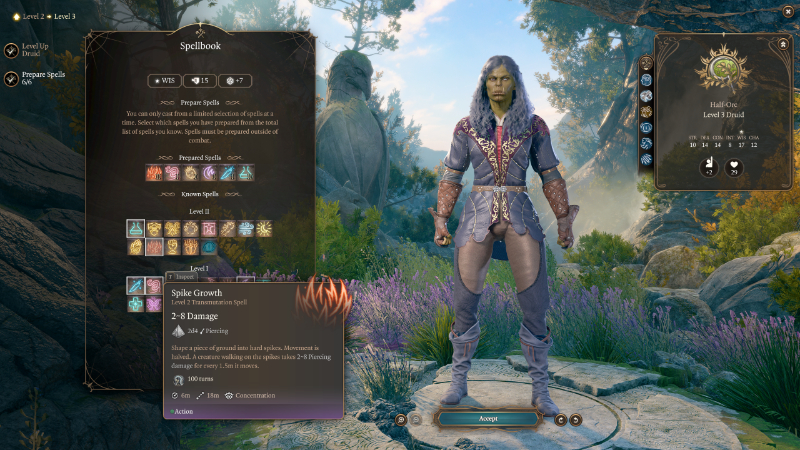Image resolution: width=800 pixels, height=450 pixels.
Task: Zoom in on the character model
Action: click(401, 418)
